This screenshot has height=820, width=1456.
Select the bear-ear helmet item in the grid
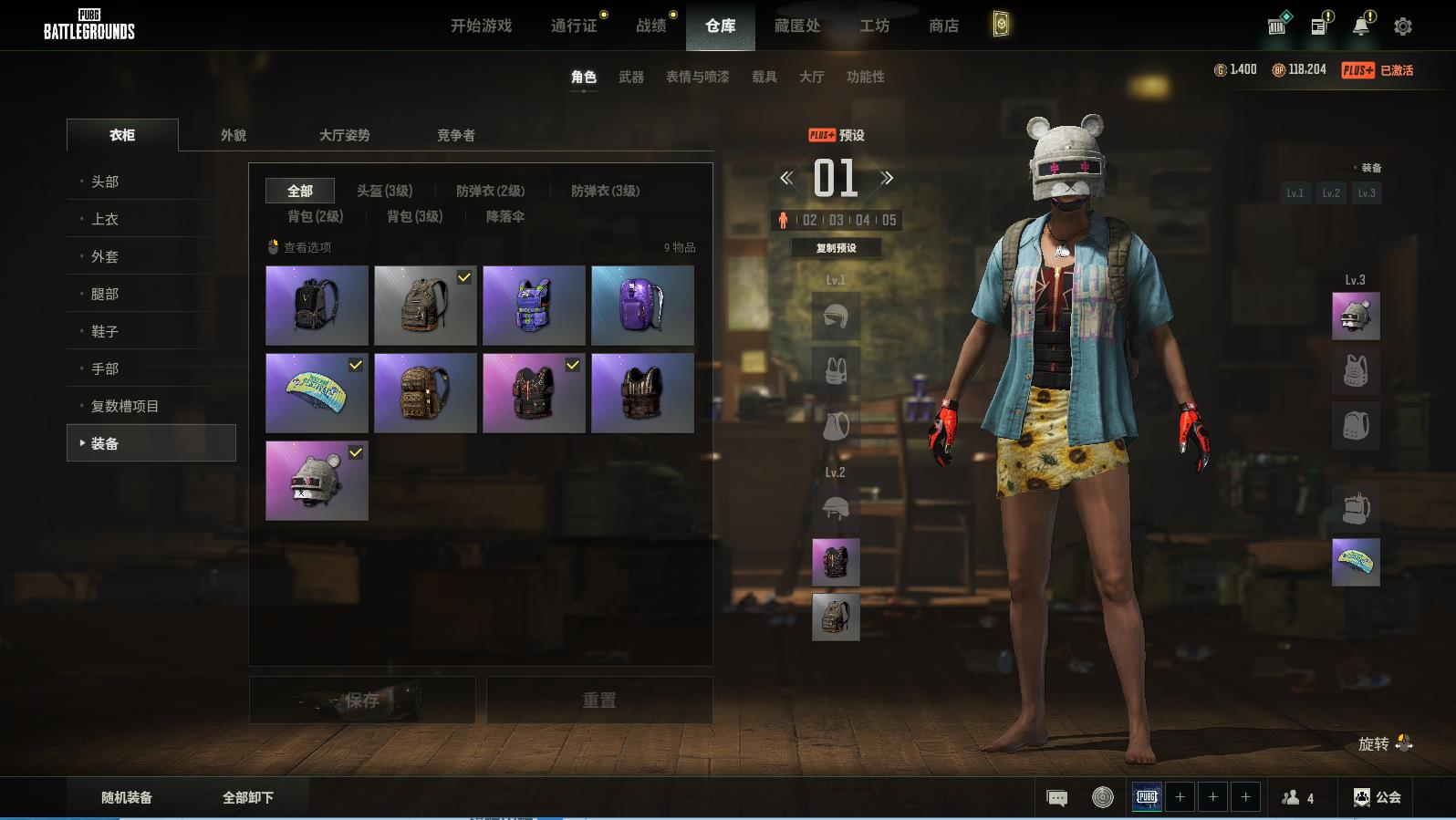(317, 481)
